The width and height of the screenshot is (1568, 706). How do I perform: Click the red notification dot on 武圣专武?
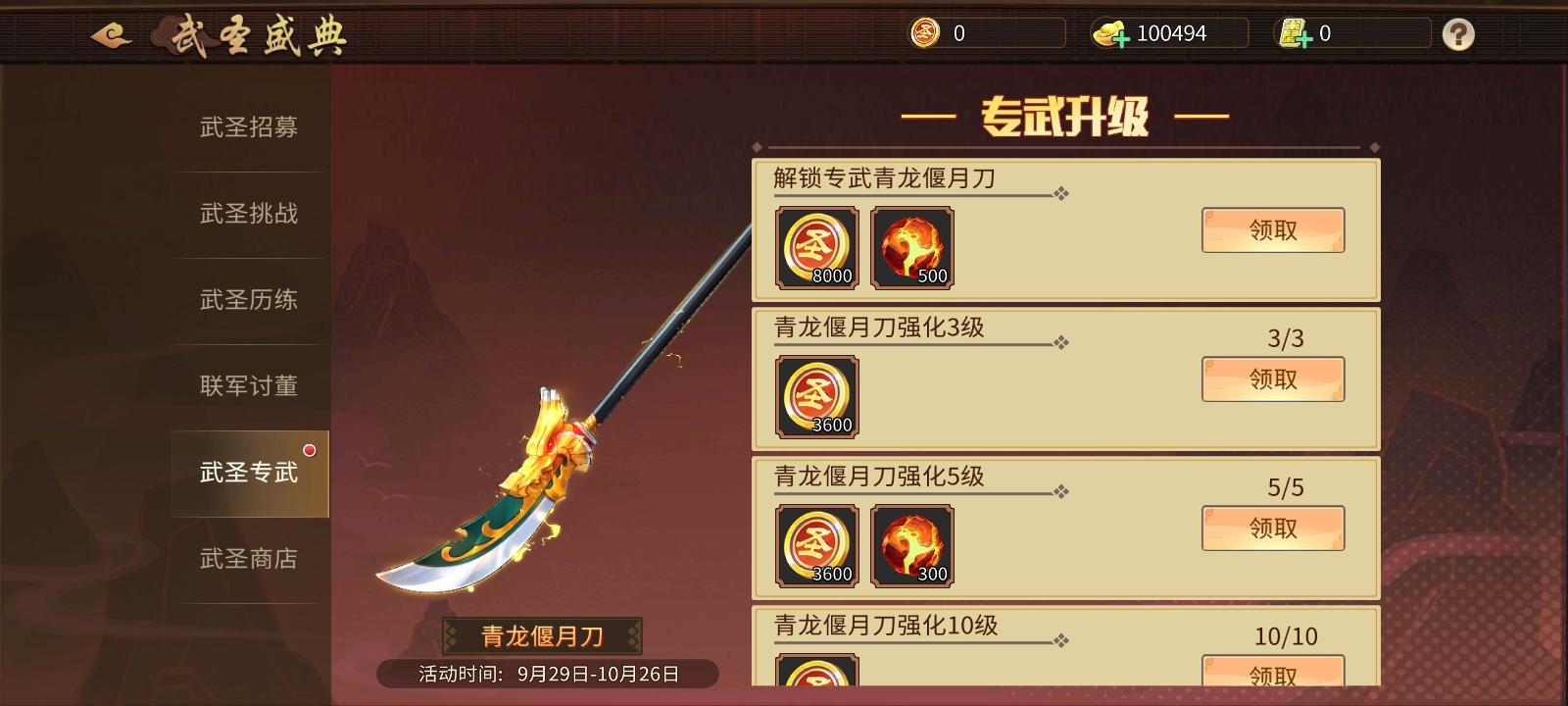tap(312, 449)
